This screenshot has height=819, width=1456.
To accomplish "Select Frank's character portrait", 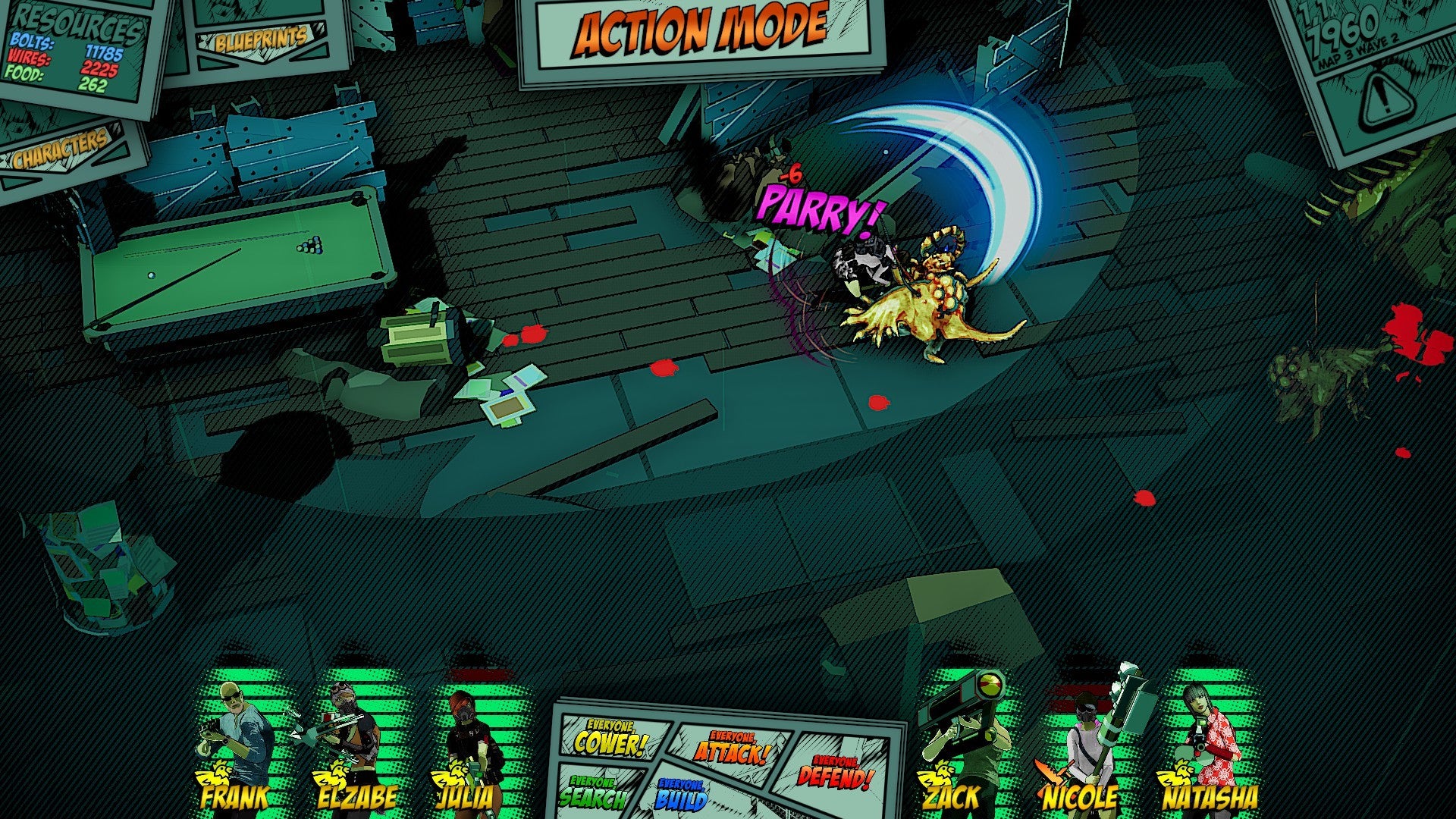I will (232, 736).
